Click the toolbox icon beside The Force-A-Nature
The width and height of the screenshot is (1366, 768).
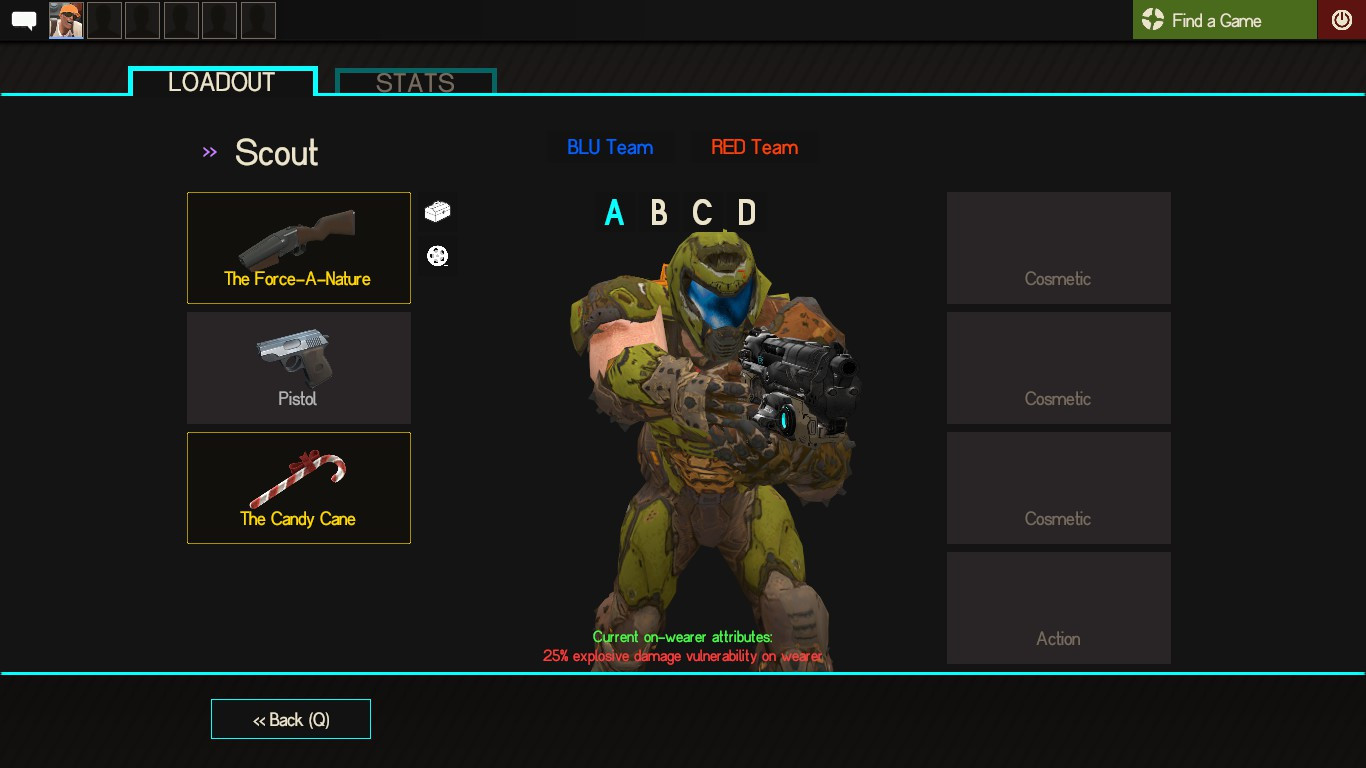coord(437,211)
